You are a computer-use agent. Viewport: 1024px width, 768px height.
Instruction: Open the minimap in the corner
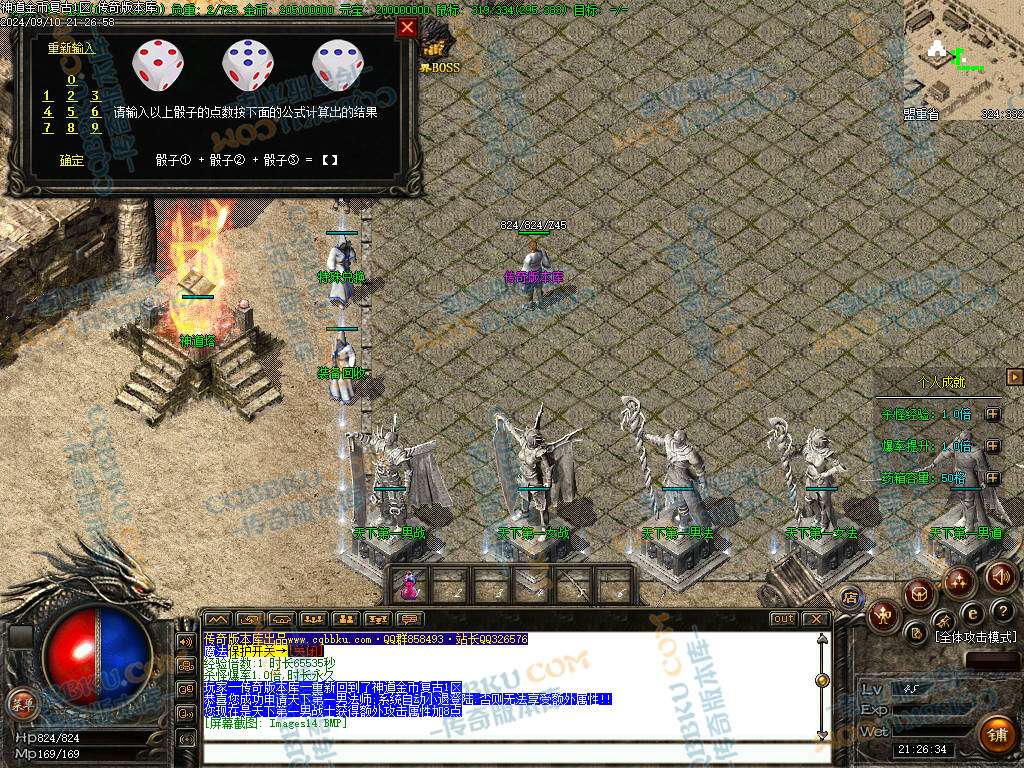962,60
